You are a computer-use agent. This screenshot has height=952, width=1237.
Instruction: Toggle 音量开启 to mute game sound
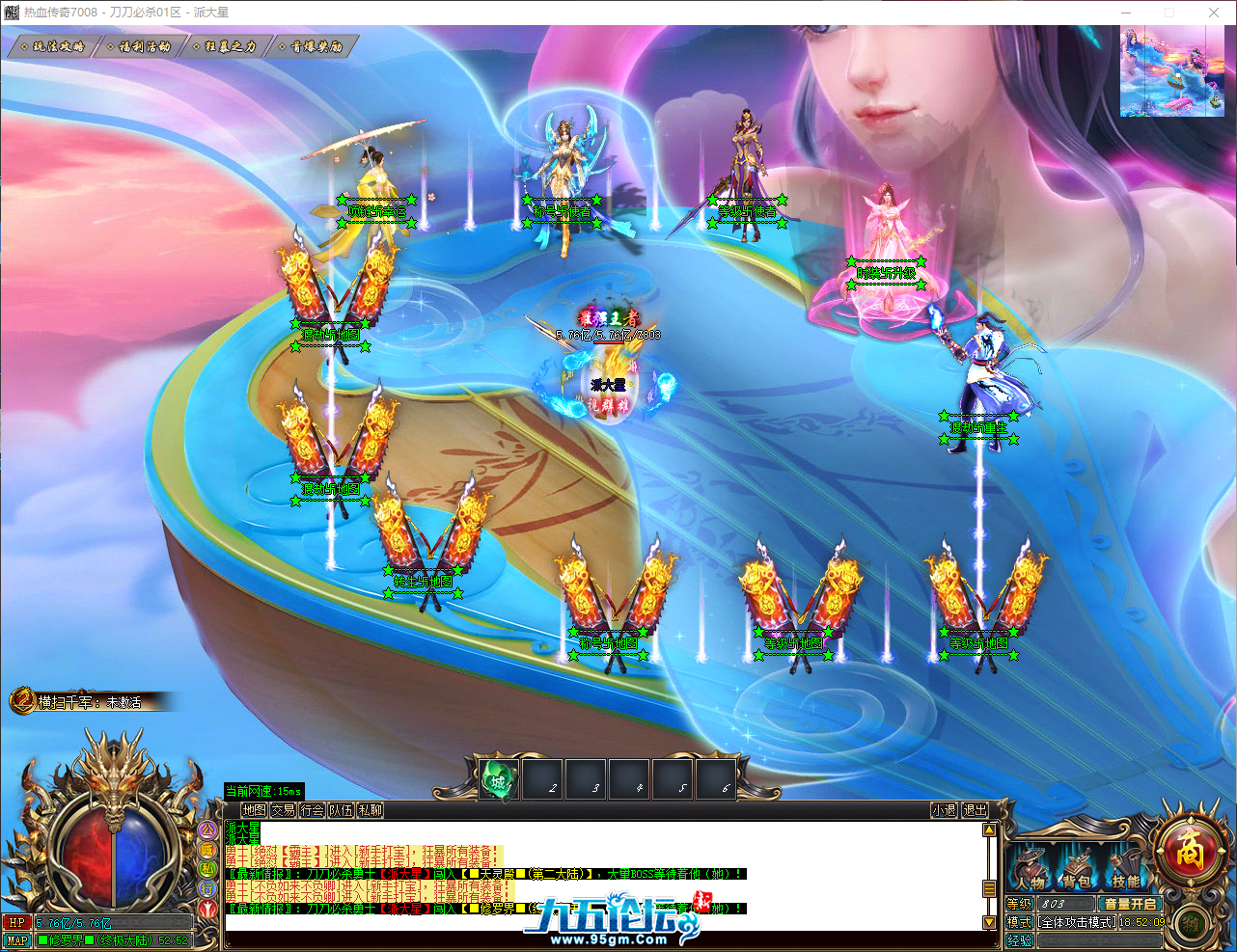pyautogui.click(x=1131, y=903)
